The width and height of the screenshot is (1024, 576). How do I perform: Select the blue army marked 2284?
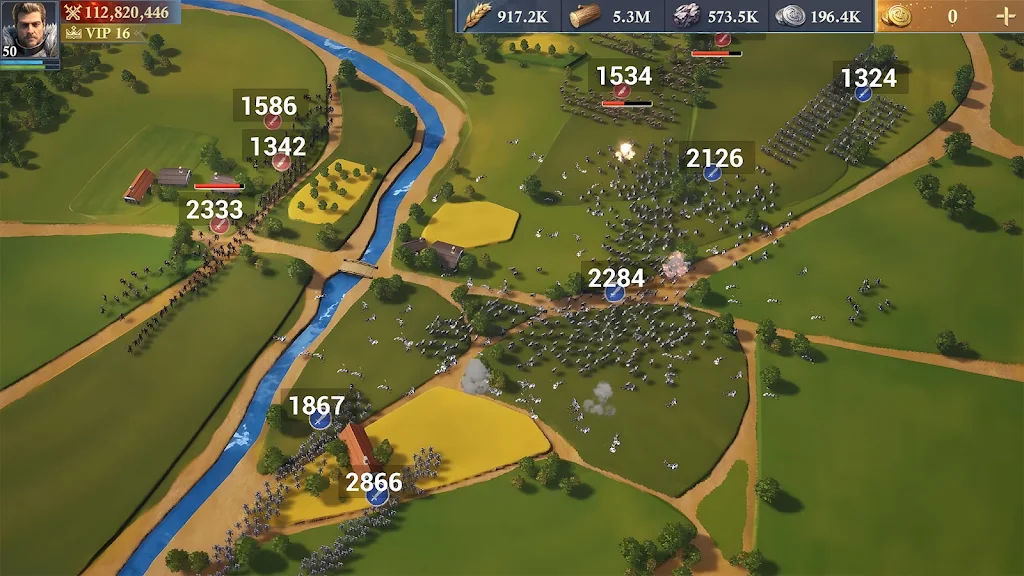(x=615, y=292)
